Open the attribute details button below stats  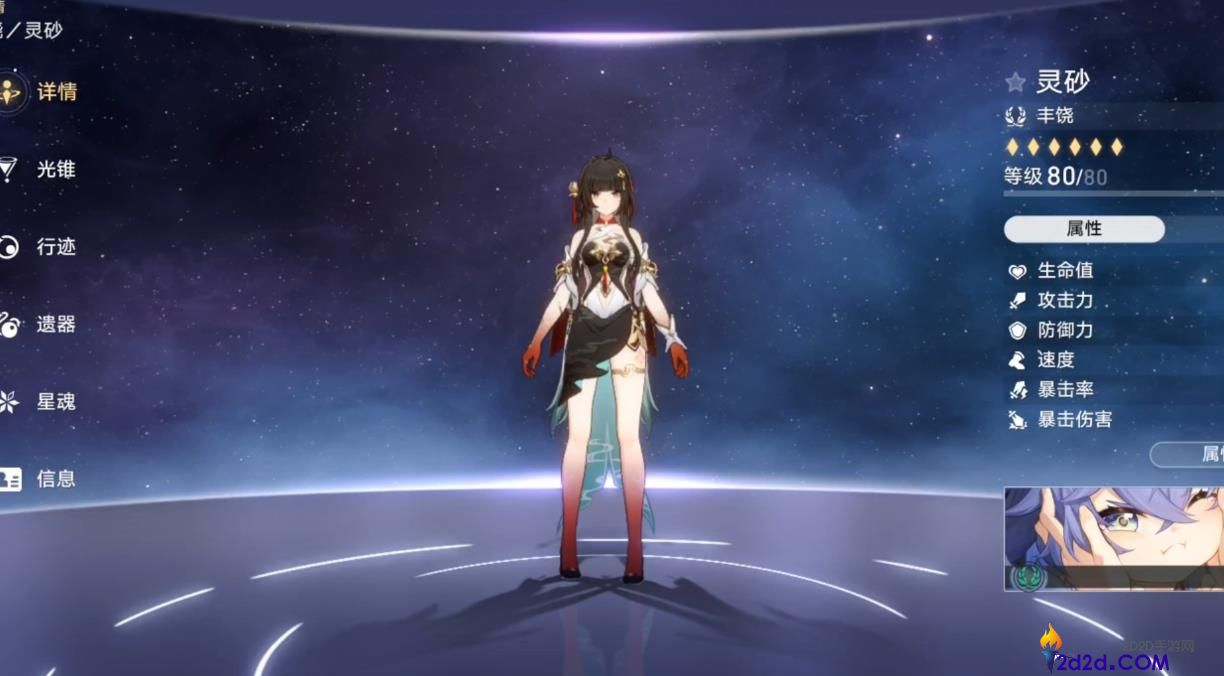[1190, 455]
